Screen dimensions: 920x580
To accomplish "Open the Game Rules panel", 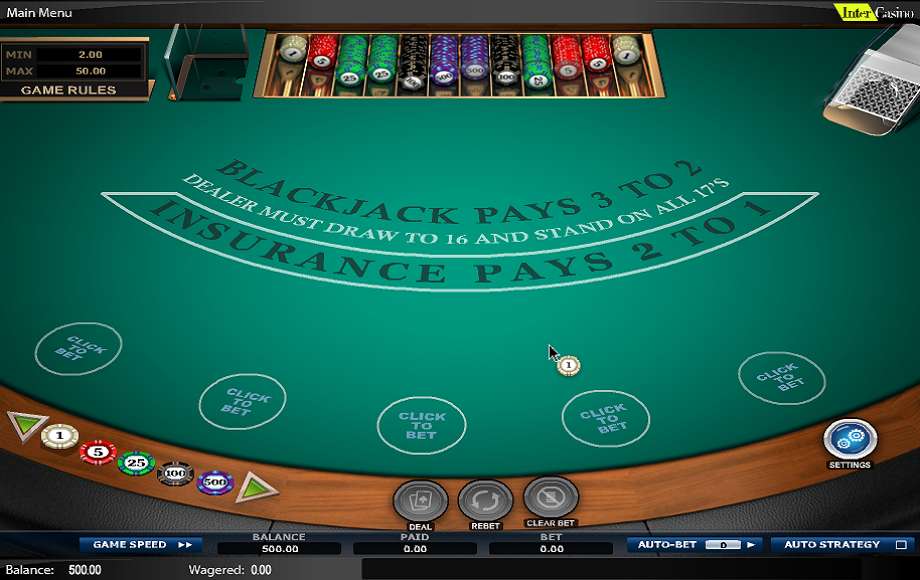I will [x=69, y=90].
